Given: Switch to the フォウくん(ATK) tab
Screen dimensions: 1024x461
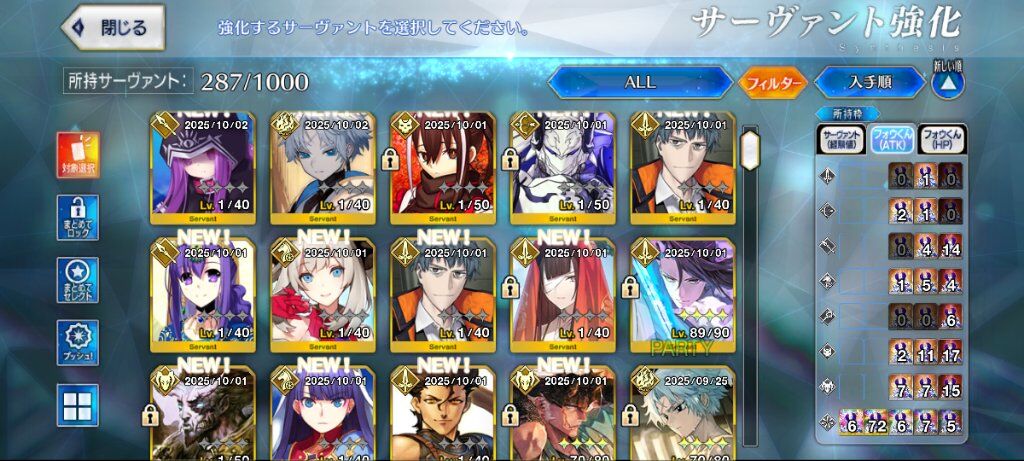Looking at the screenshot, I should click(x=891, y=139).
